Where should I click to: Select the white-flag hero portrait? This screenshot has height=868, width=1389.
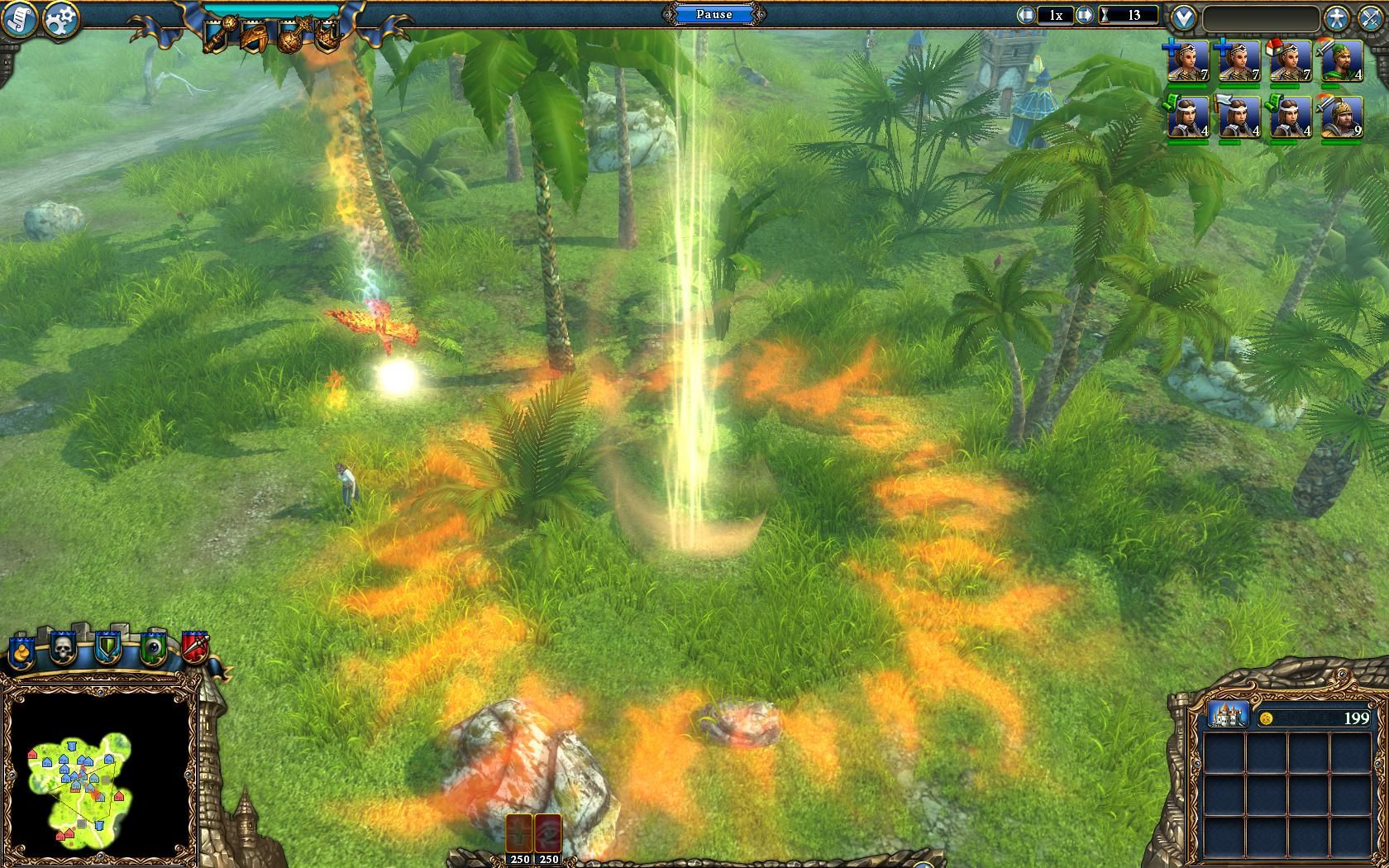click(1239, 118)
